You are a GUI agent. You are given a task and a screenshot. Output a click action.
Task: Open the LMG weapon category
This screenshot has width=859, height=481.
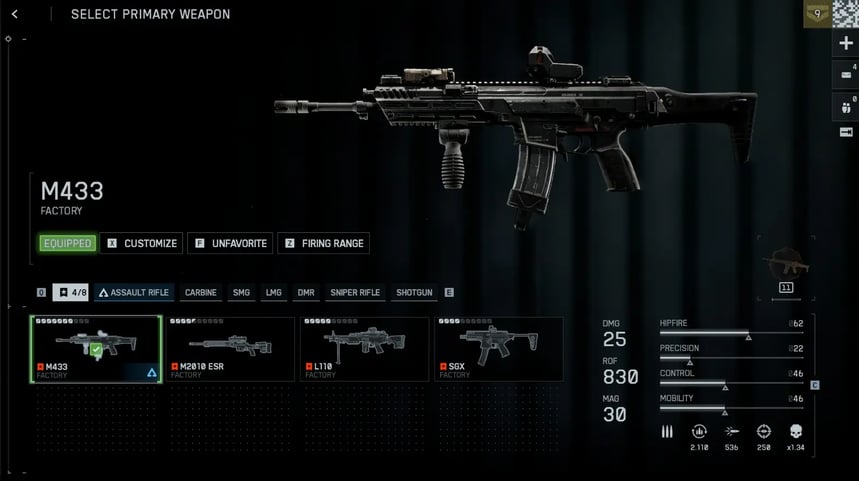[273, 292]
